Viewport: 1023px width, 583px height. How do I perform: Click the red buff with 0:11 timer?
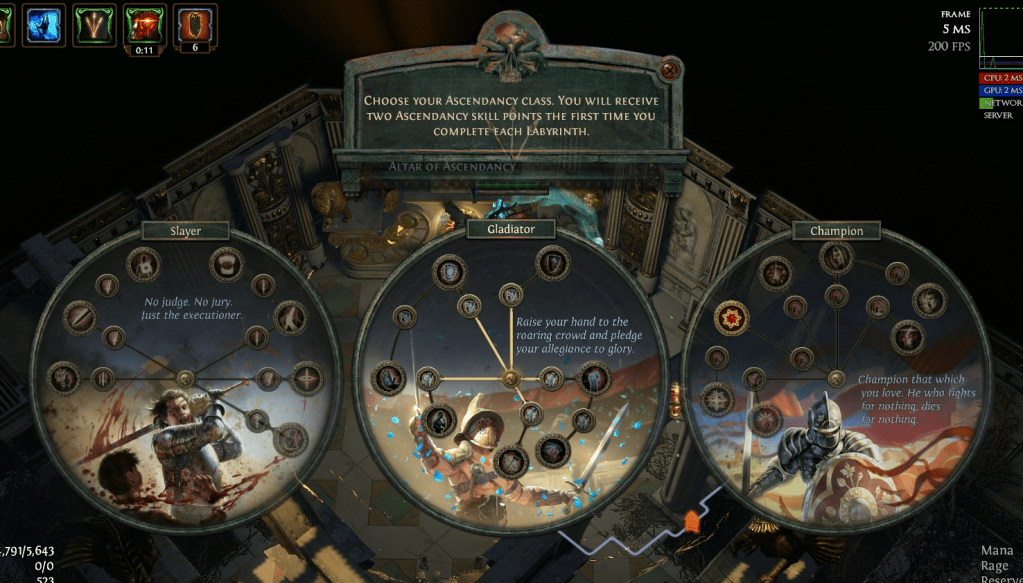tap(144, 23)
